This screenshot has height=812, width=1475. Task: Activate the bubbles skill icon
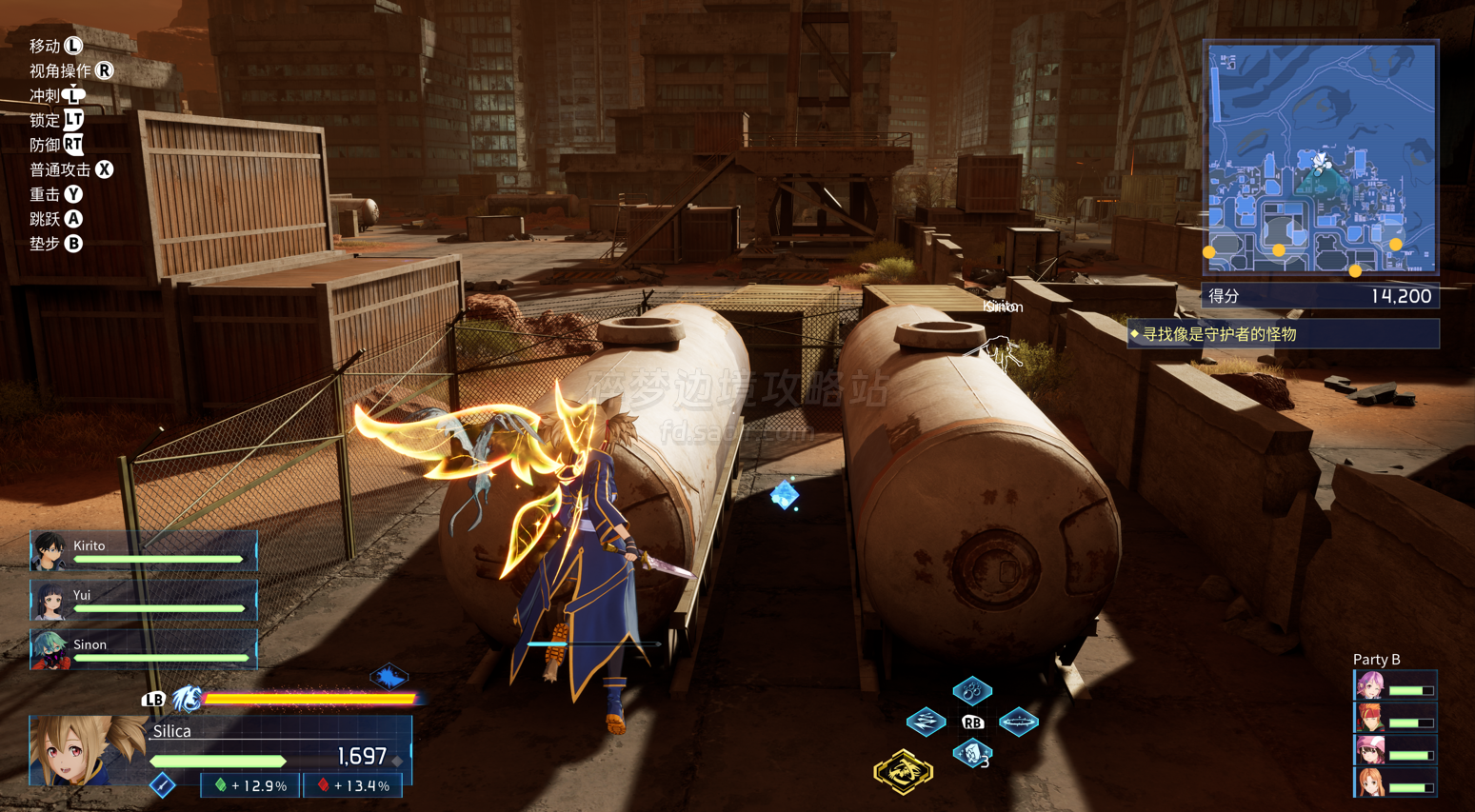click(972, 690)
